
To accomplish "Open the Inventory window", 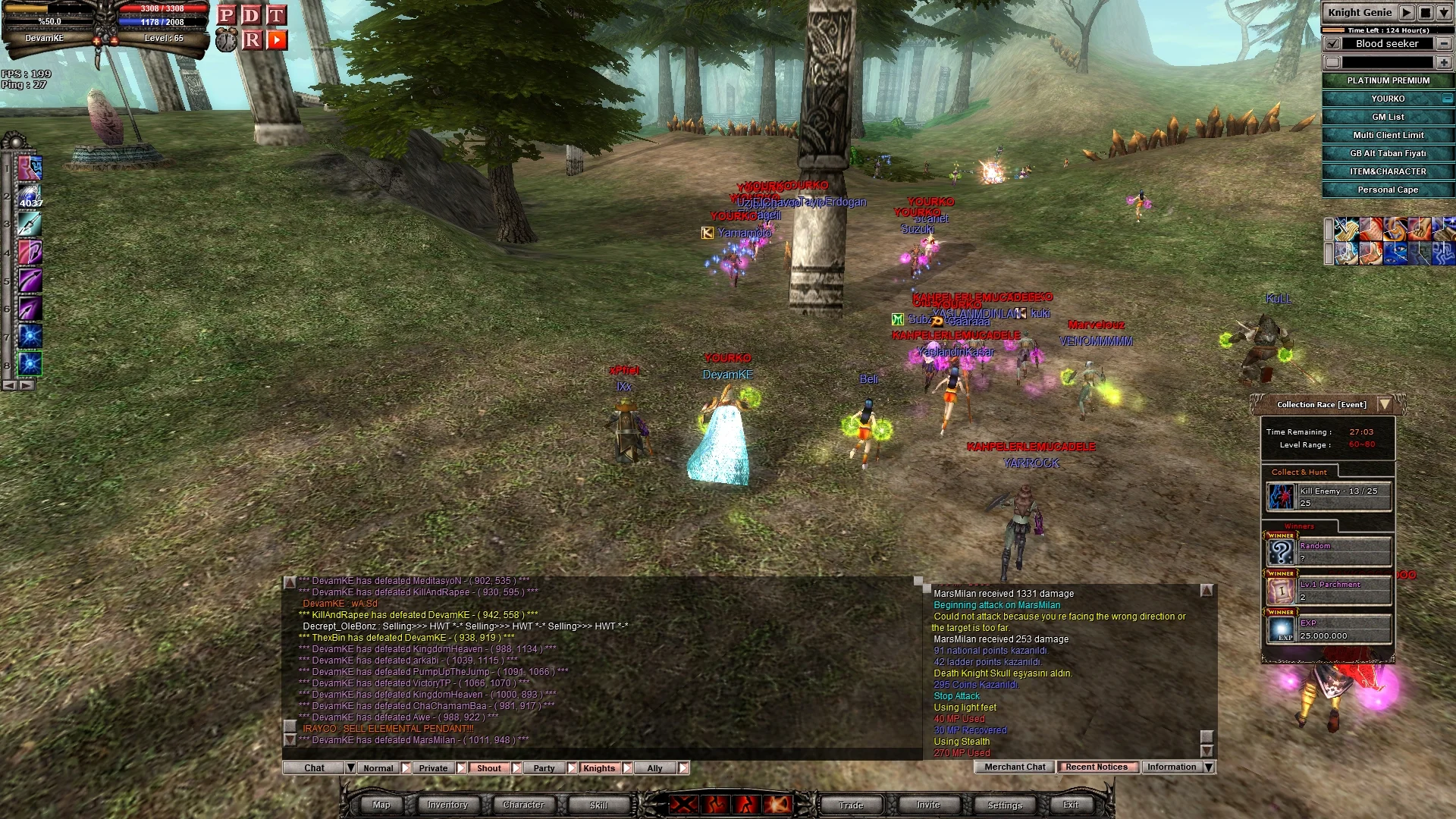I will point(447,805).
